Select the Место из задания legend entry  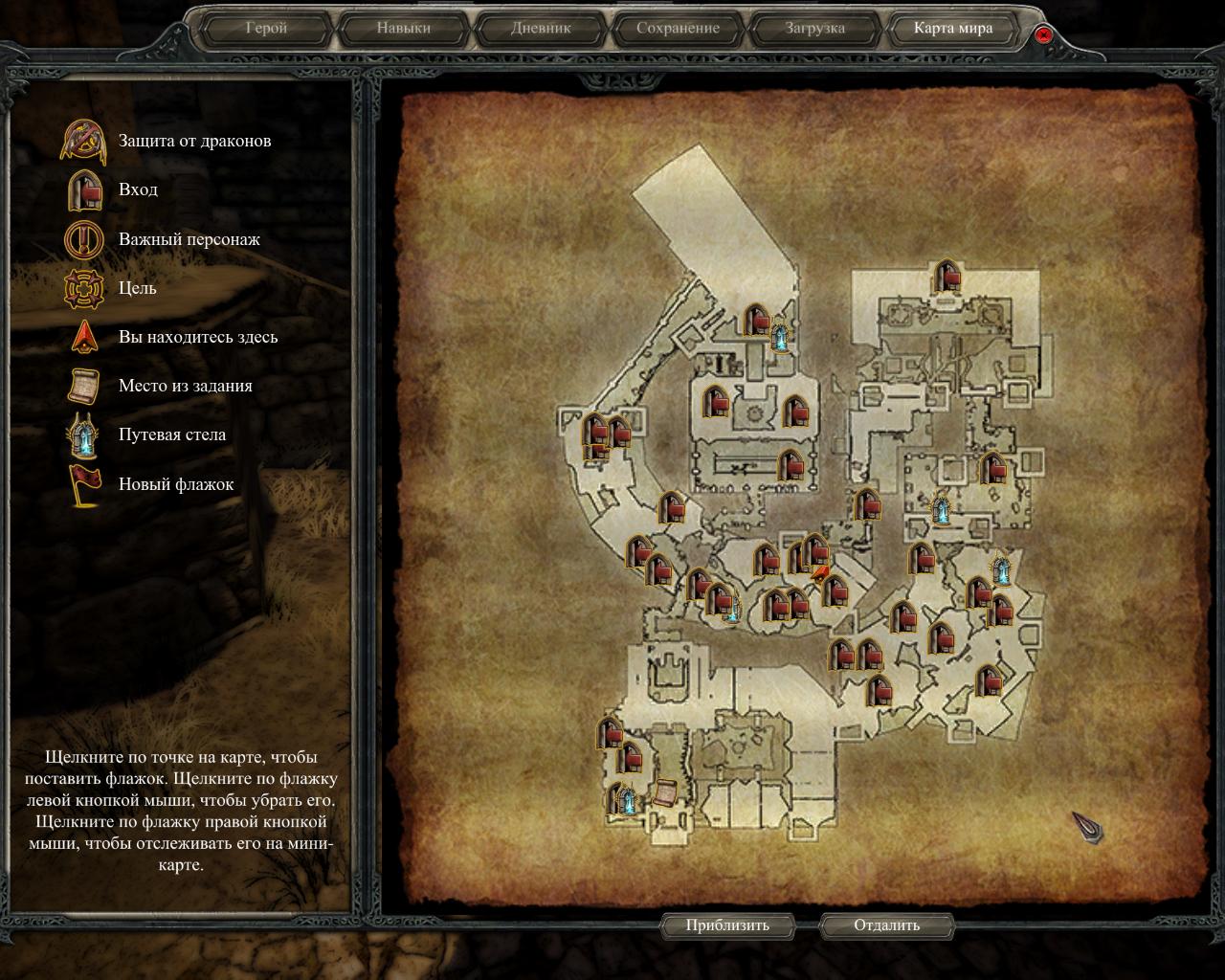tap(185, 386)
